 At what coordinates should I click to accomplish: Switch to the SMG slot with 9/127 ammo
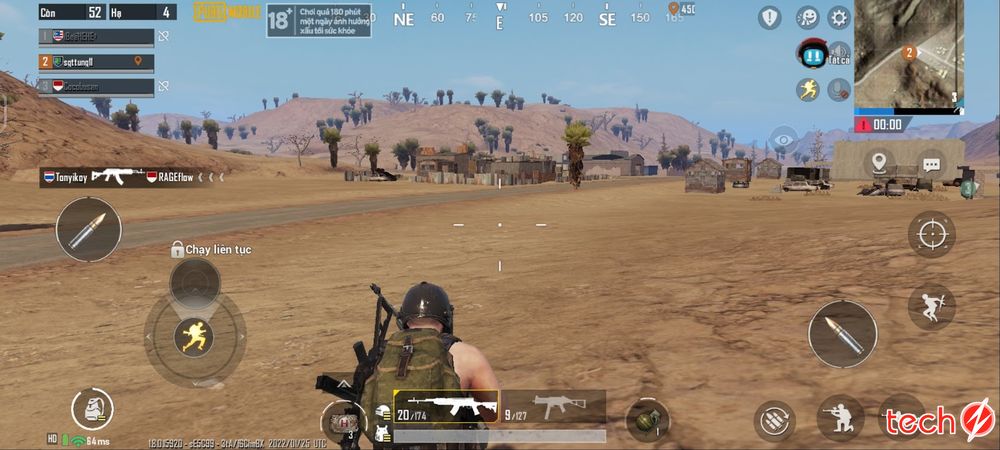pos(553,406)
